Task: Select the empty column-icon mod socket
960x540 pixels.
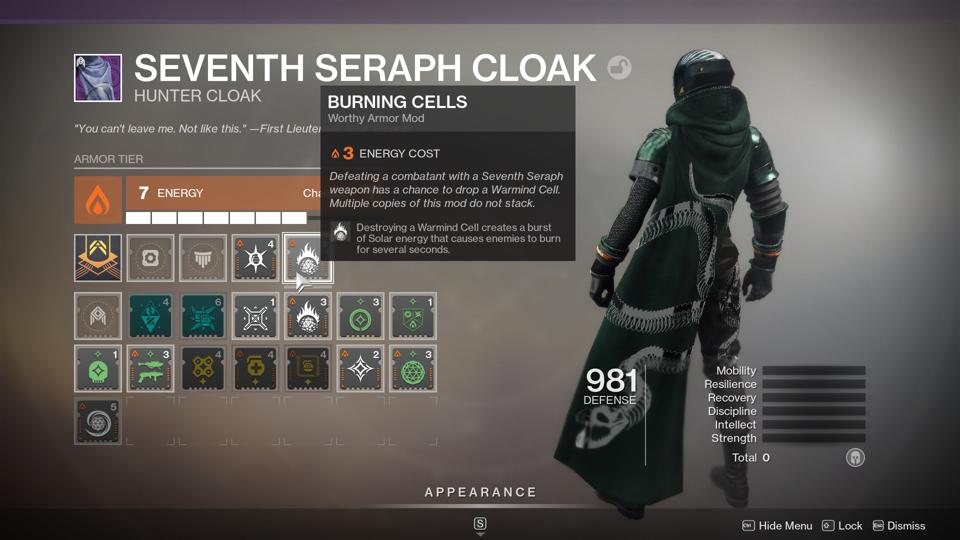Action: pyautogui.click(x=202, y=258)
